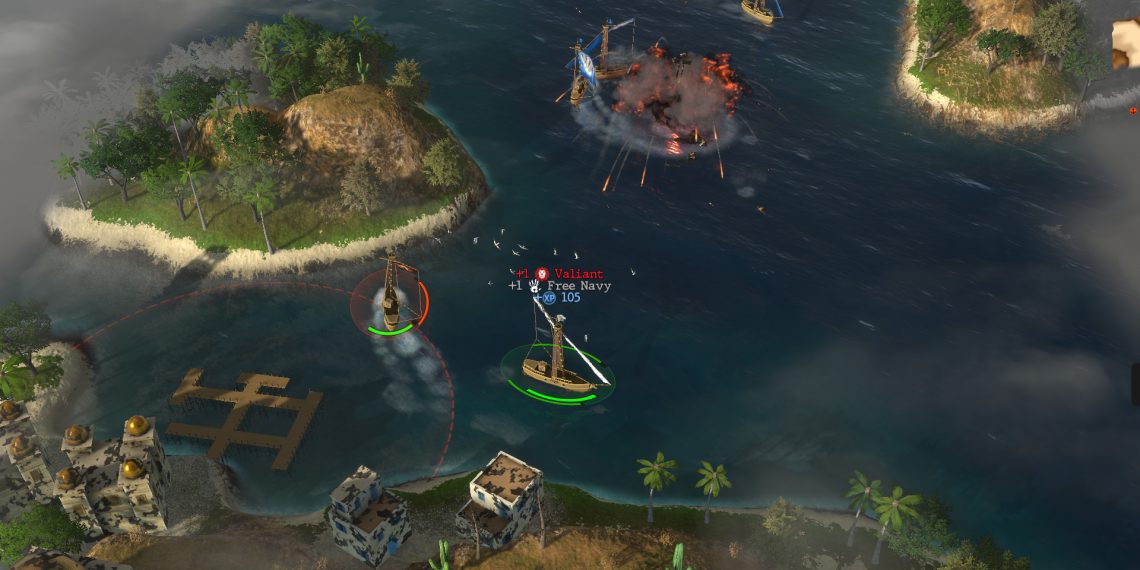Target the ship with the red selection ring
This screenshot has height=570, width=1140.
coord(390,298)
